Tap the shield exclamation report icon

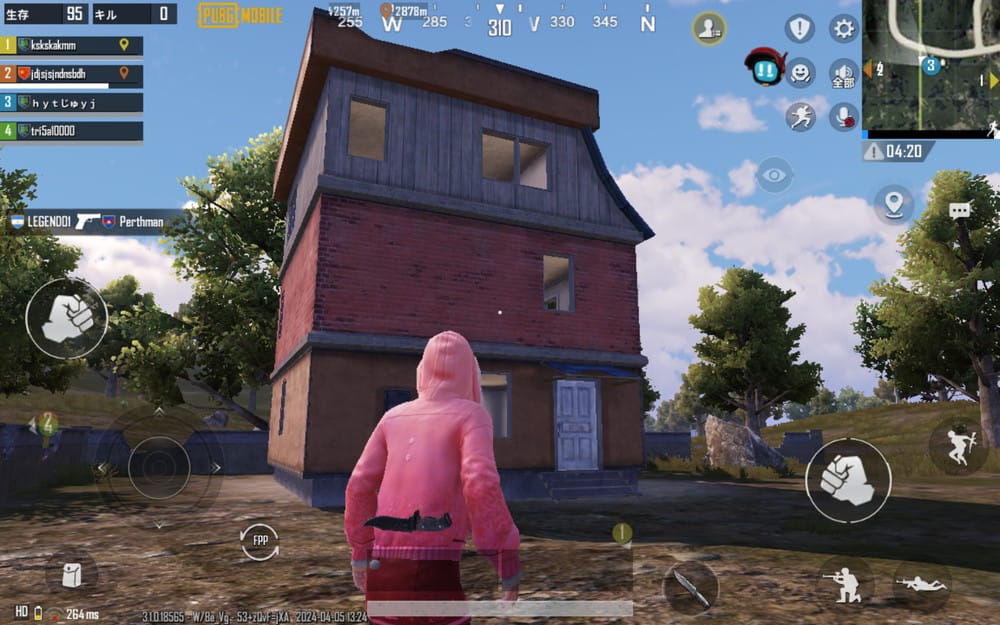(x=800, y=28)
